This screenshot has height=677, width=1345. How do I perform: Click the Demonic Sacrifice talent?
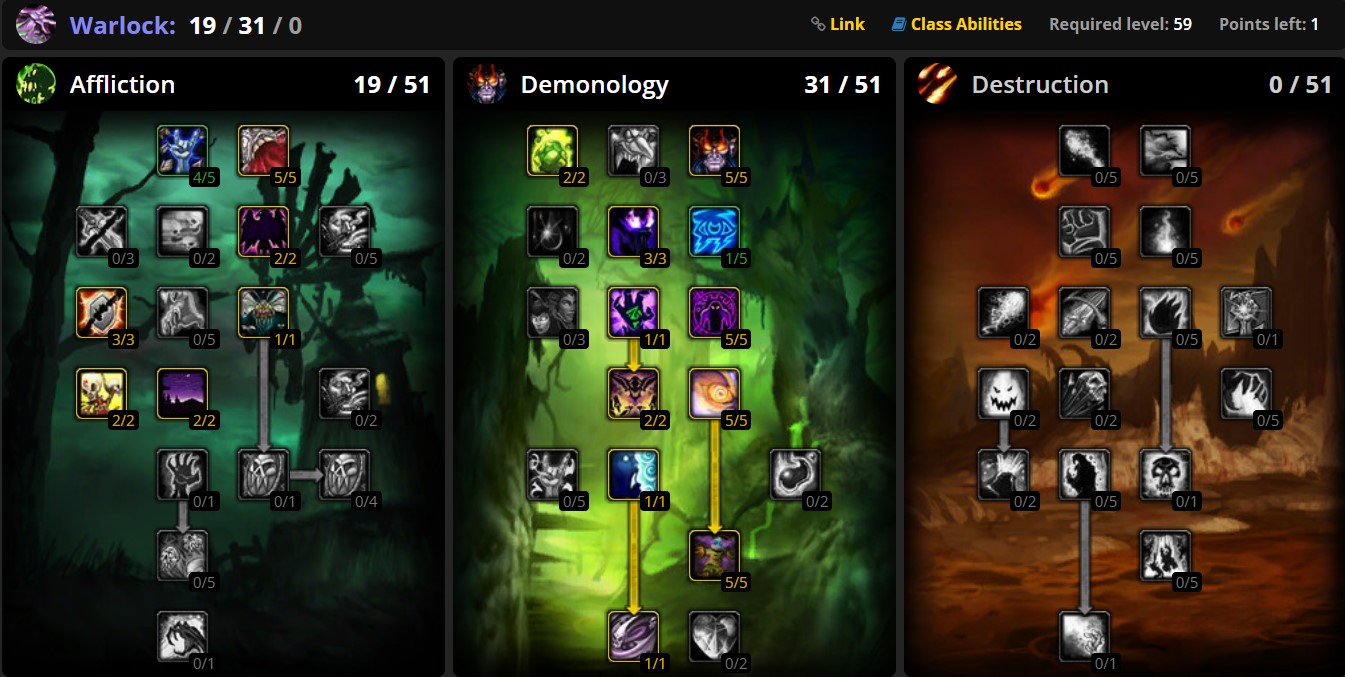coord(633,474)
